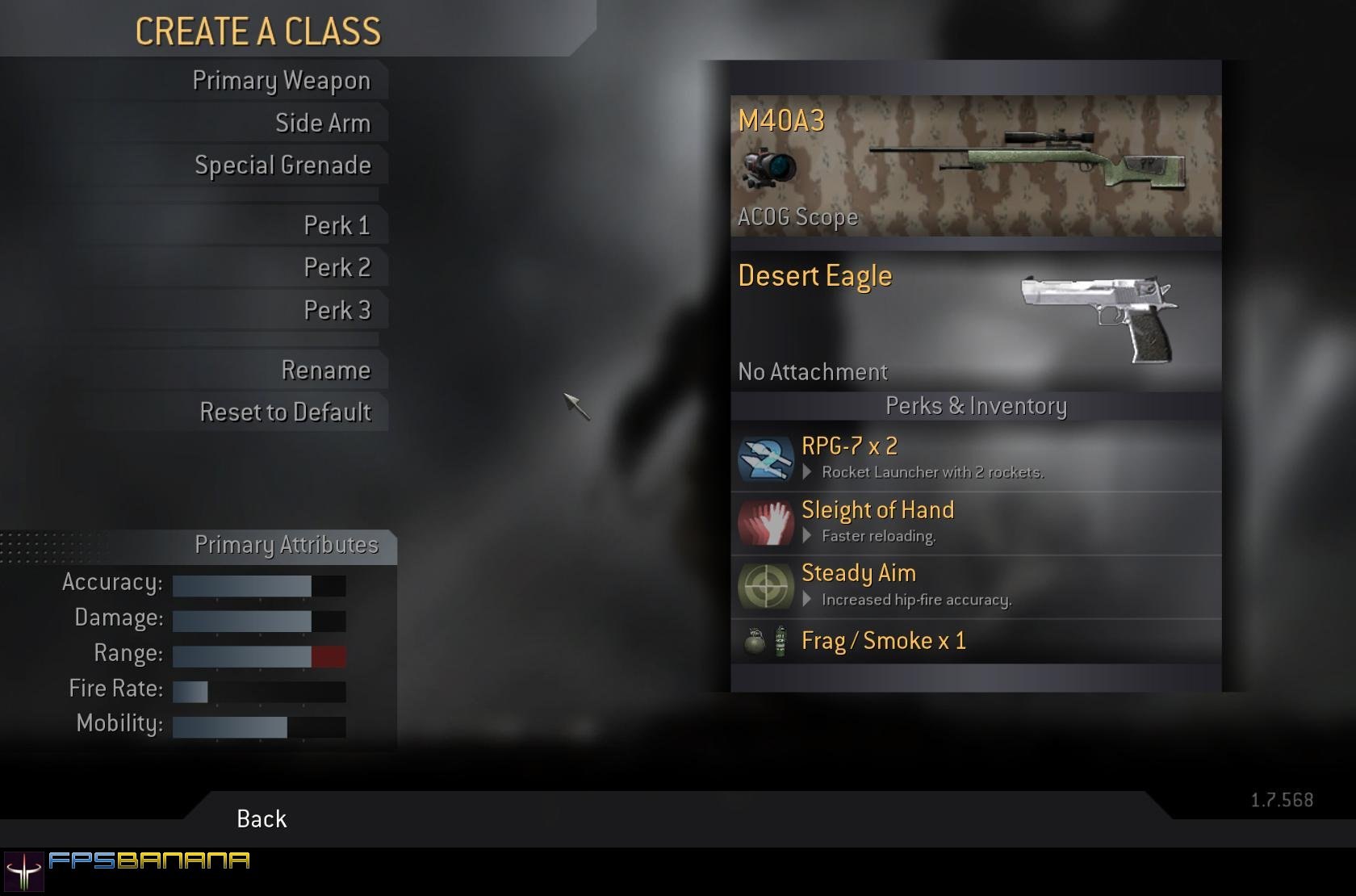
Task: Click the Perk 3 menu entry
Action: click(337, 311)
